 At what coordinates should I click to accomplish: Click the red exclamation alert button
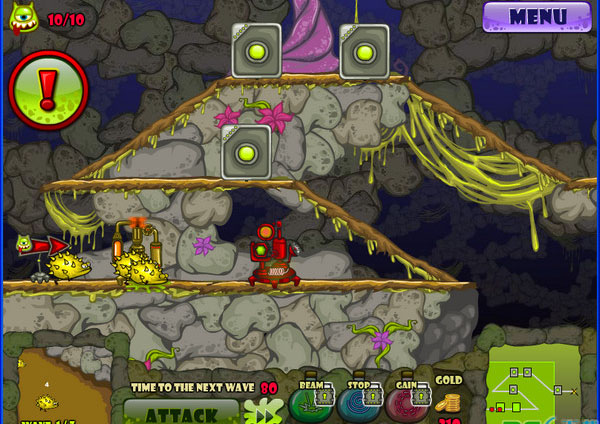click(48, 90)
